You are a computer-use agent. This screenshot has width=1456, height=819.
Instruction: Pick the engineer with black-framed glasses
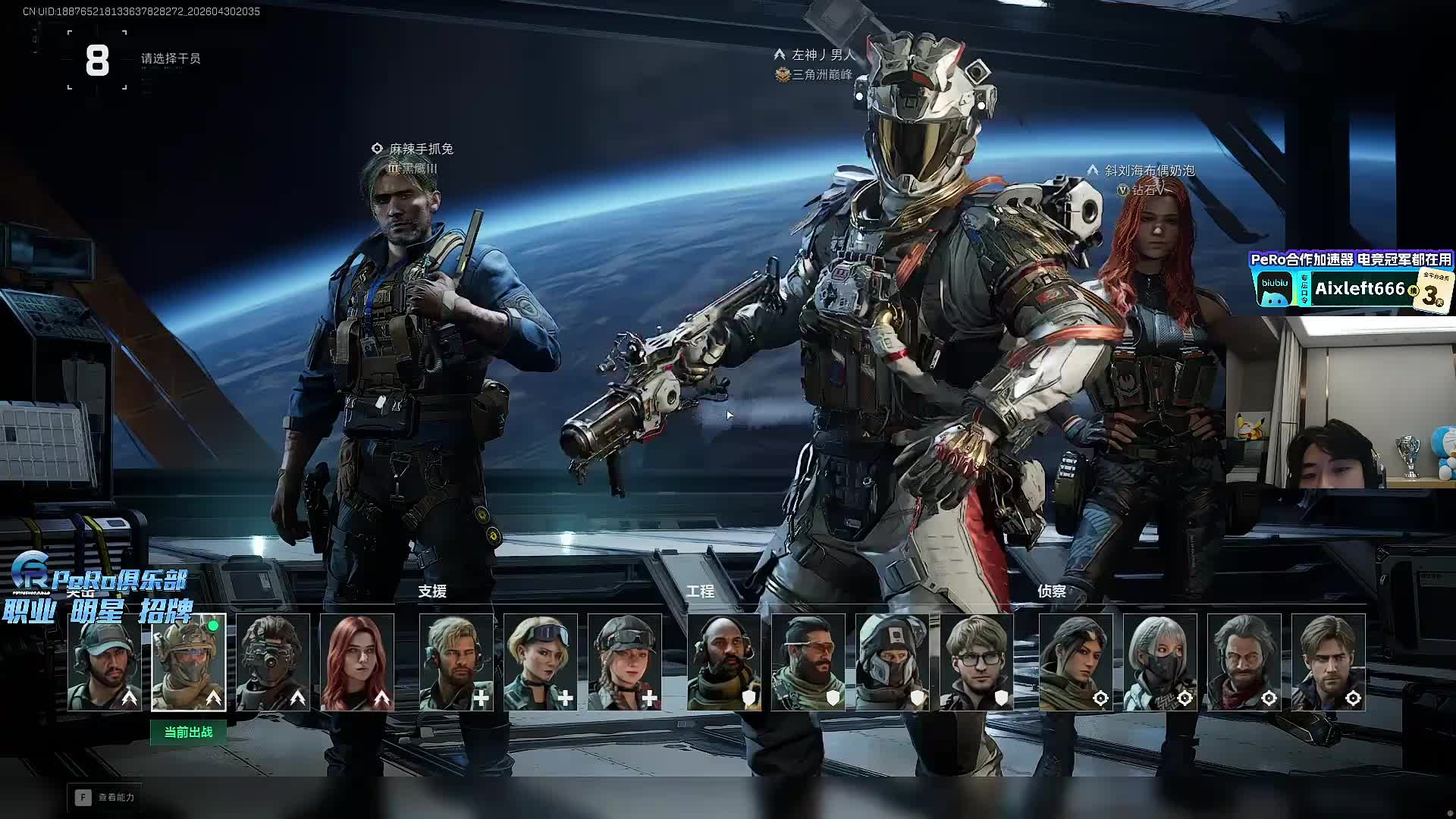(977, 662)
